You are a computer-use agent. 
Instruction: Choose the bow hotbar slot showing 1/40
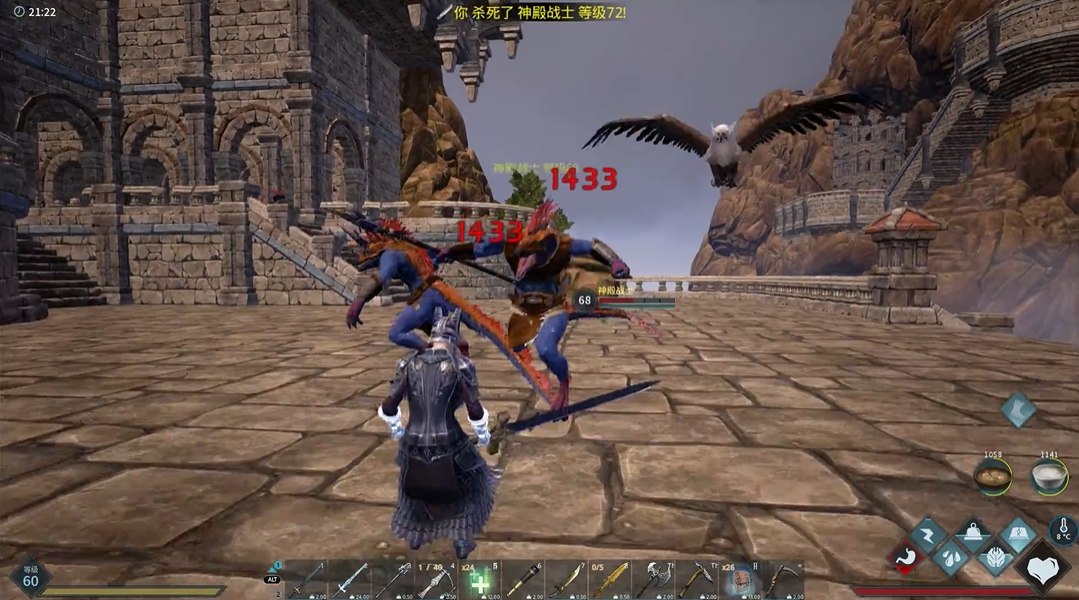[x=437, y=580]
